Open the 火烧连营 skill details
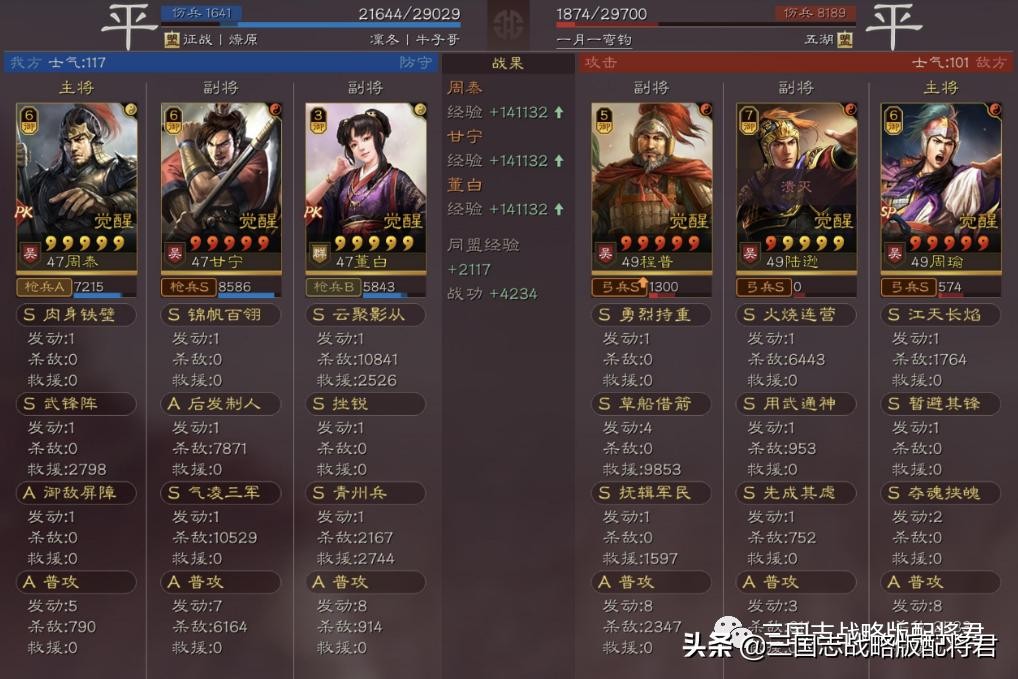The image size is (1018, 679). (796, 315)
